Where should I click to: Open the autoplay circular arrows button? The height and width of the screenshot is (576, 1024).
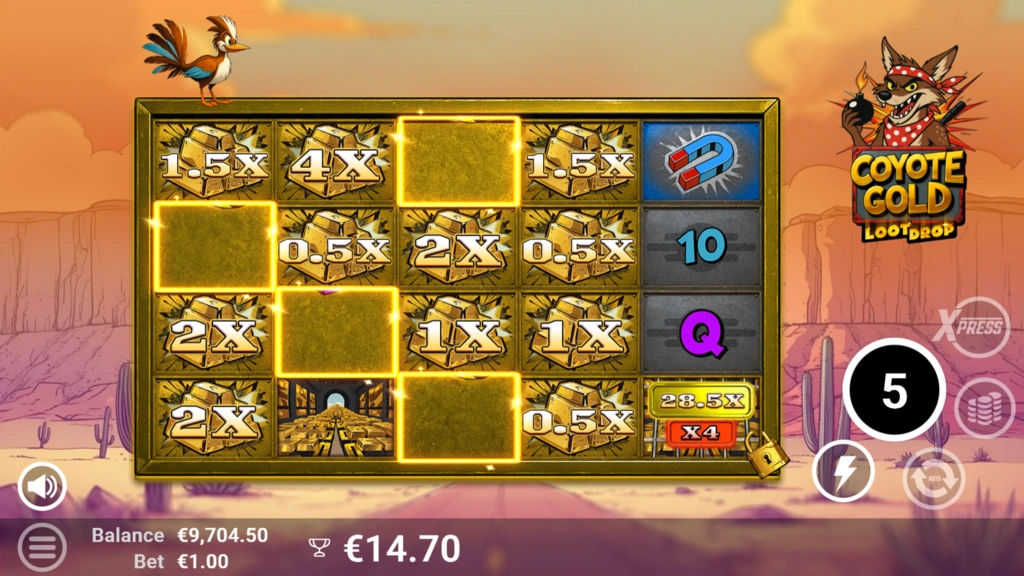[x=933, y=478]
